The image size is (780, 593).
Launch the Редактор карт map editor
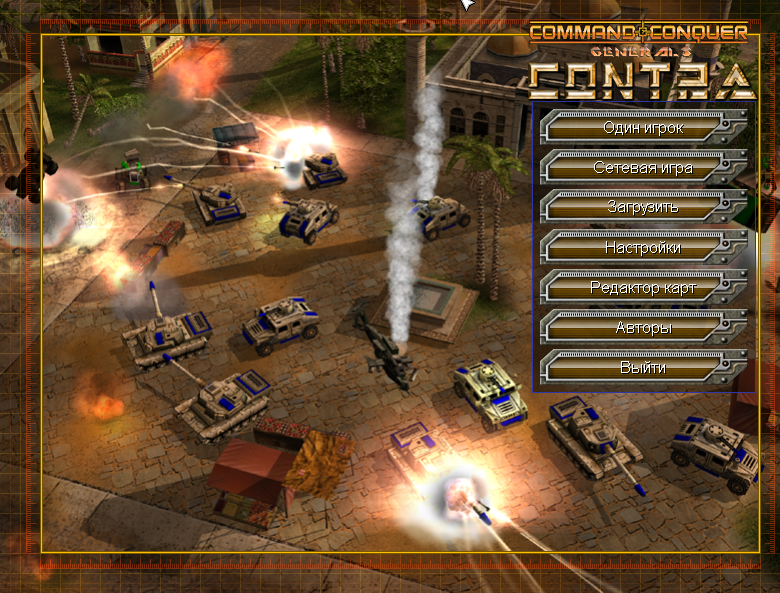point(642,288)
